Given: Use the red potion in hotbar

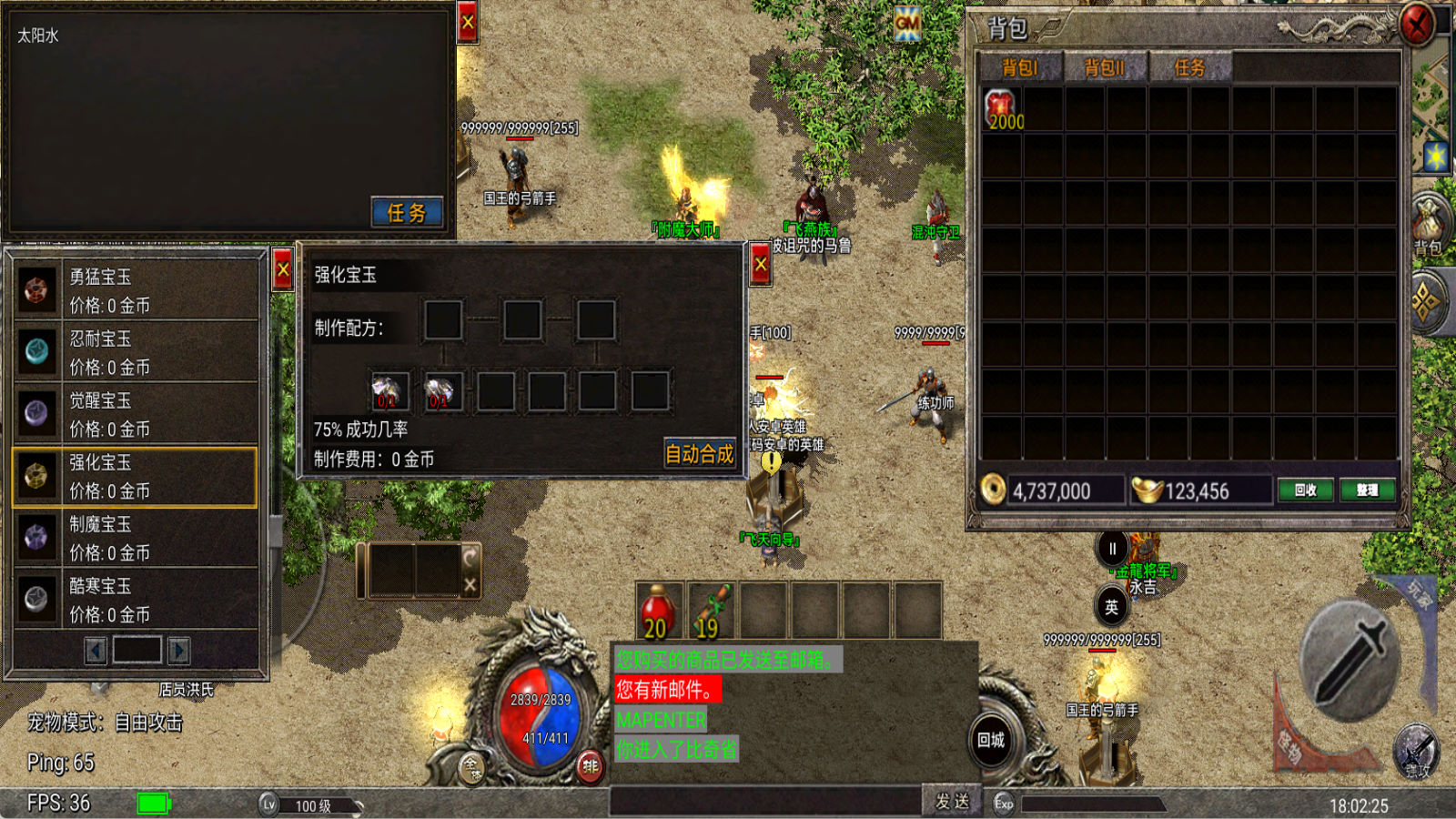Looking at the screenshot, I should pos(658,612).
